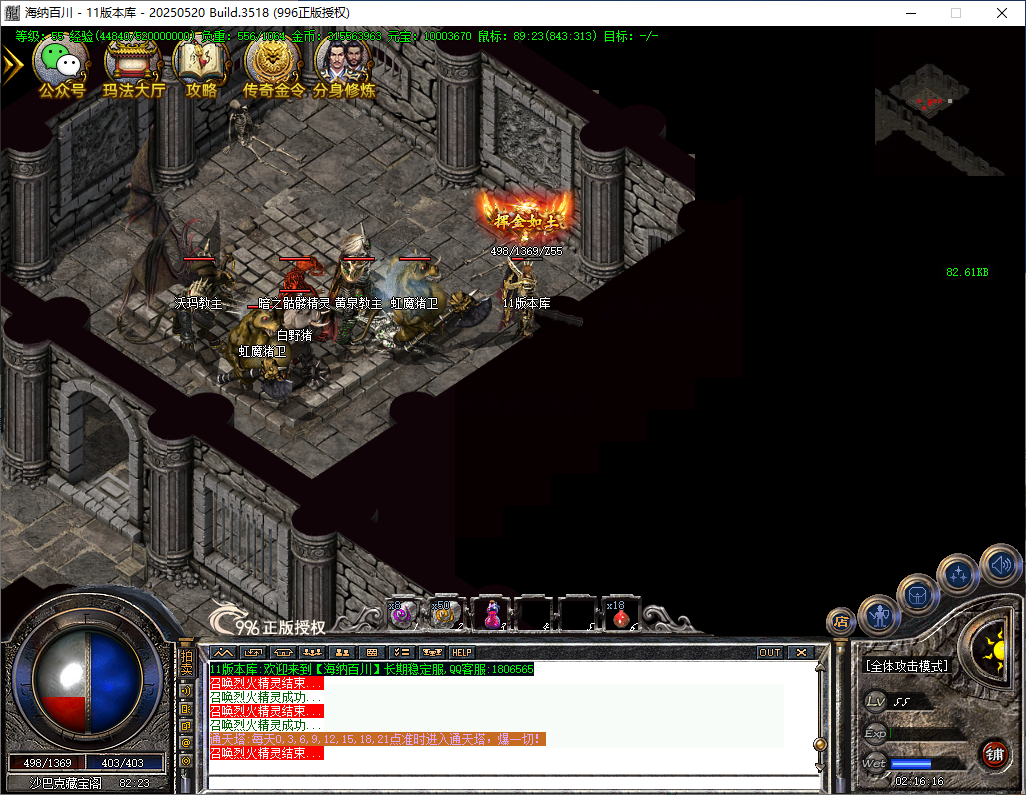Open the skills sparkle icon
Image resolution: width=1026 pixels, height=795 pixels.
point(958,574)
